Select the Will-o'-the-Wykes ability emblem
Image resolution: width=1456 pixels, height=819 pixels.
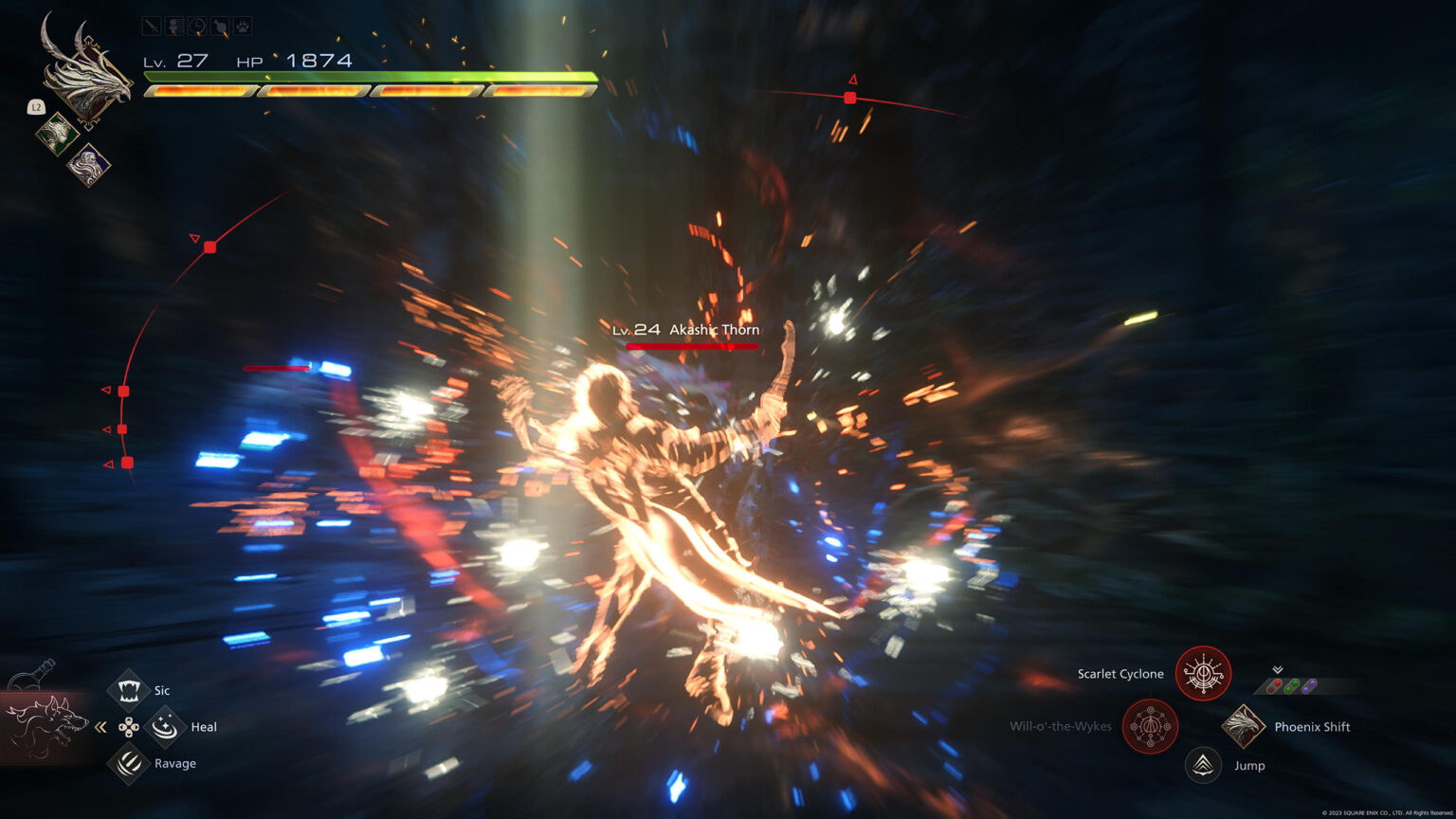coord(1150,727)
